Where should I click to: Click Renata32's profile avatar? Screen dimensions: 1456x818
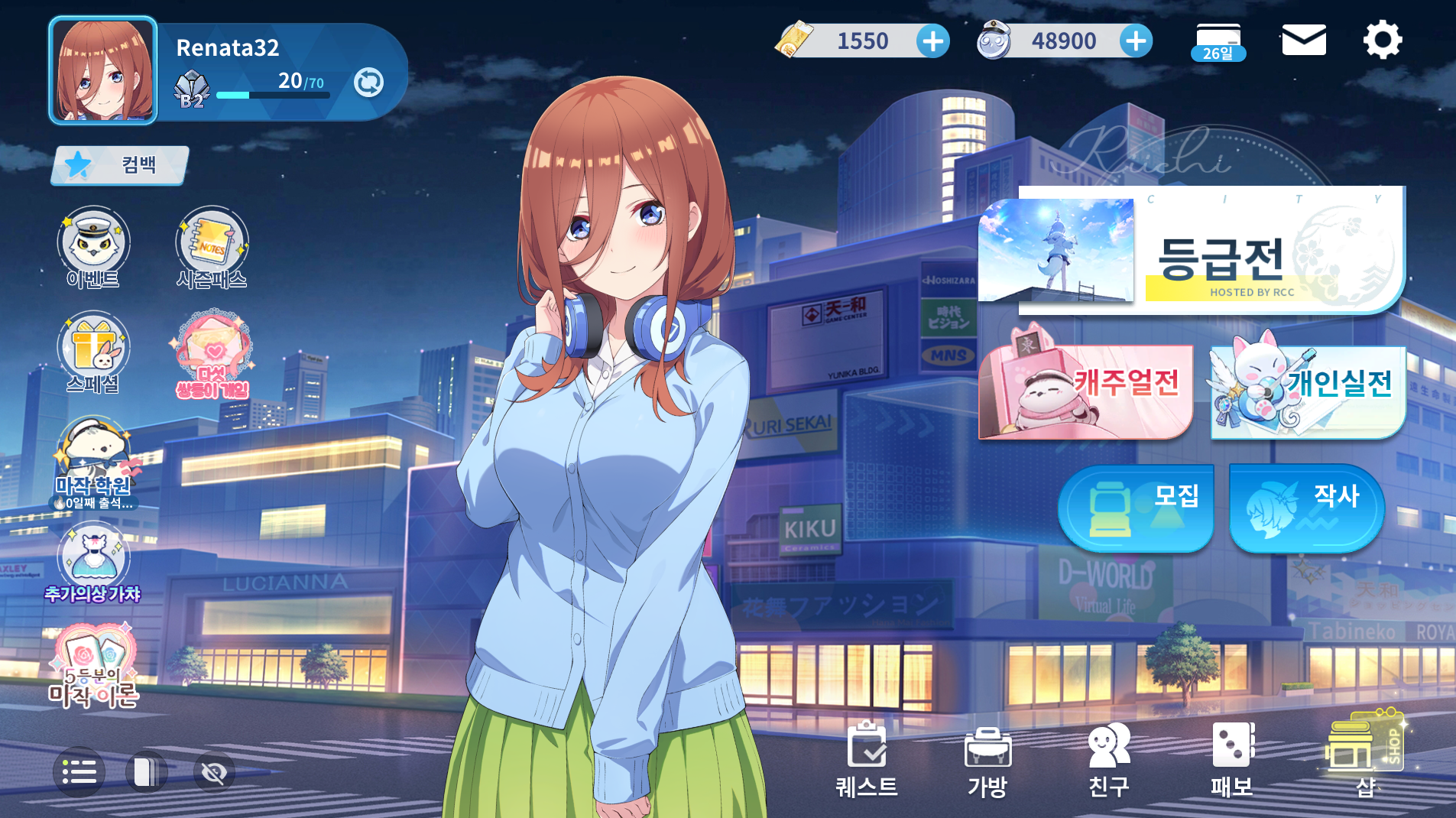(103, 70)
